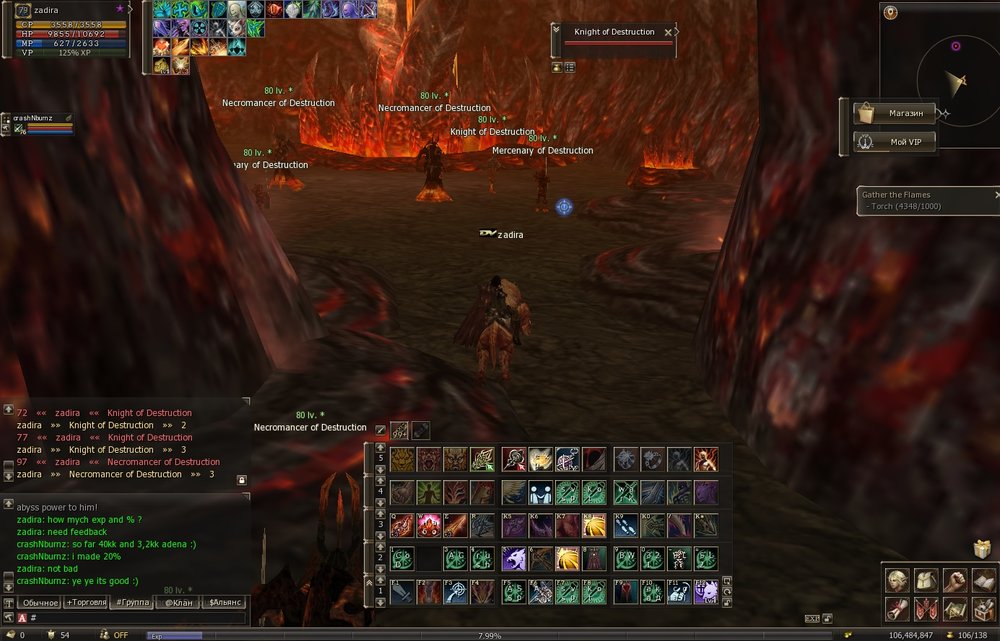Use the W pink flame skill slot
This screenshot has width=1000, height=641.
(429, 525)
